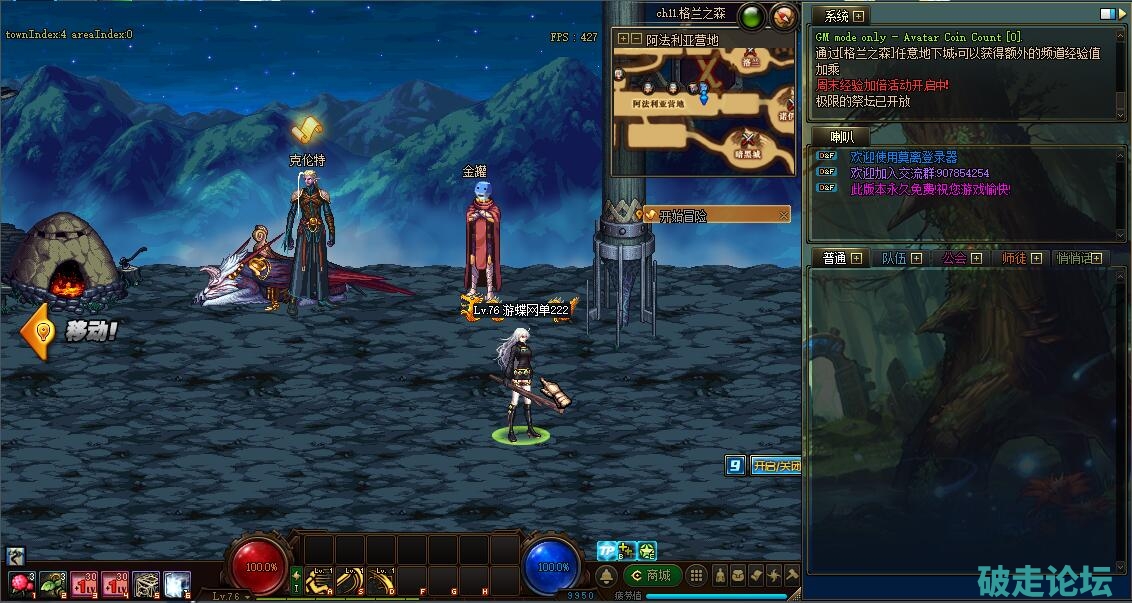Image resolution: width=1132 pixels, height=603 pixels.
Task: Zoom in the minimap with plus button
Action: tap(624, 39)
